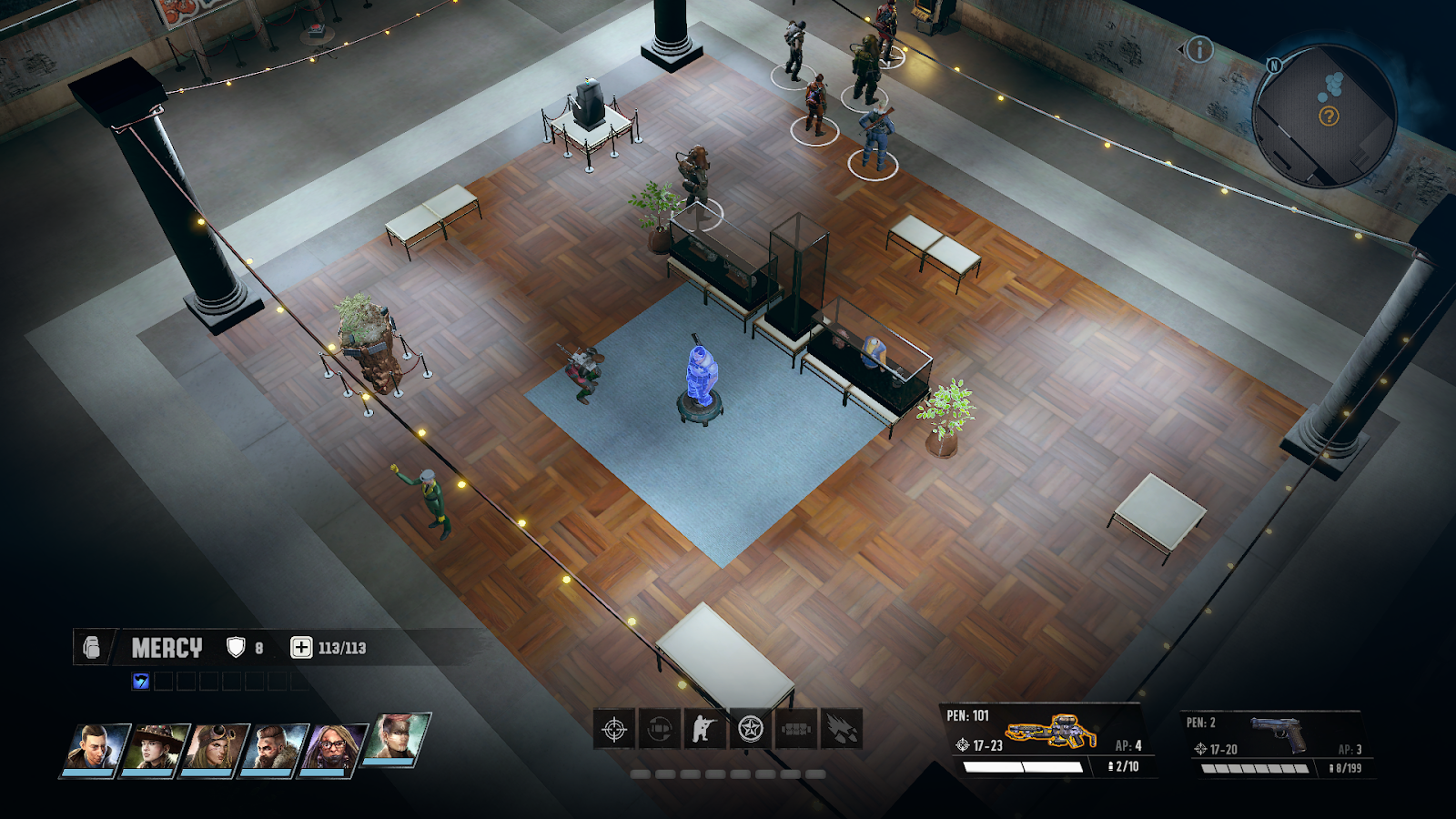Image resolution: width=1456 pixels, height=819 pixels.
Task: Select the woman with goggles portrait
Action: (215, 748)
